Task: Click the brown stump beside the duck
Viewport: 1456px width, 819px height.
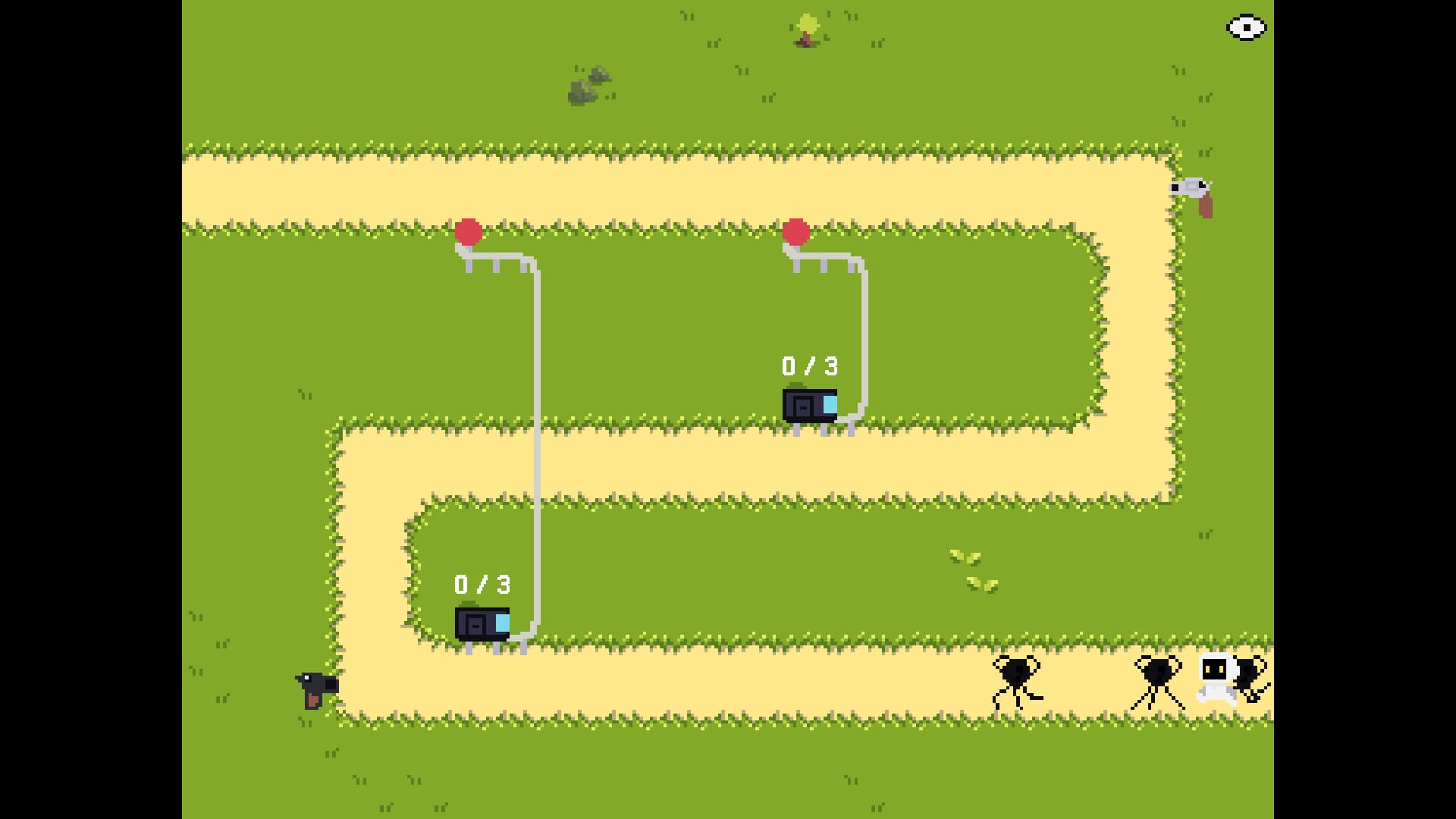Action: coord(1207,206)
